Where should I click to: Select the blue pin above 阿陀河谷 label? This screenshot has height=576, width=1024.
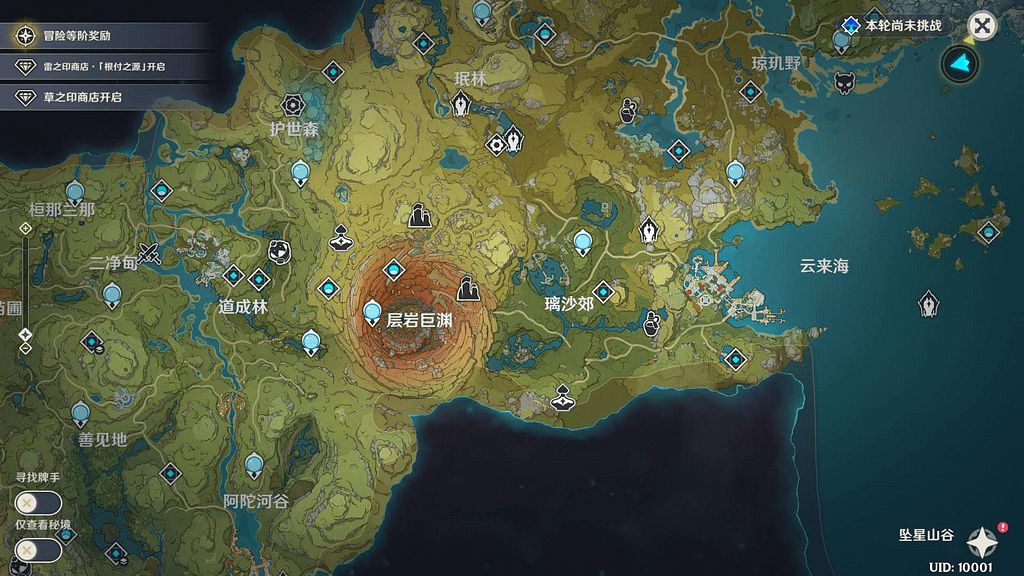tap(254, 464)
